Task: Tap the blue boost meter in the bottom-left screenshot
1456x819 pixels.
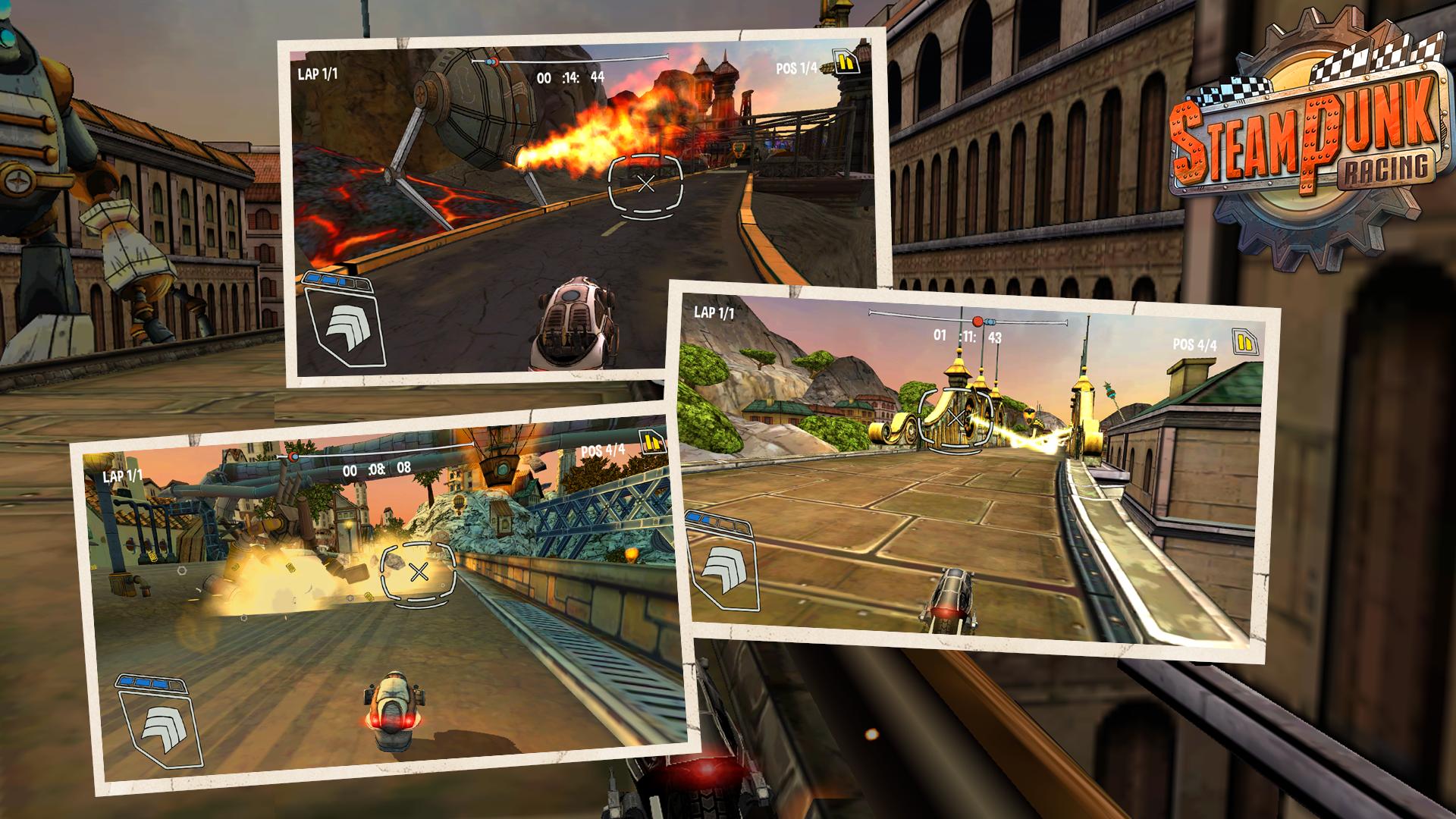Action: coord(151,684)
